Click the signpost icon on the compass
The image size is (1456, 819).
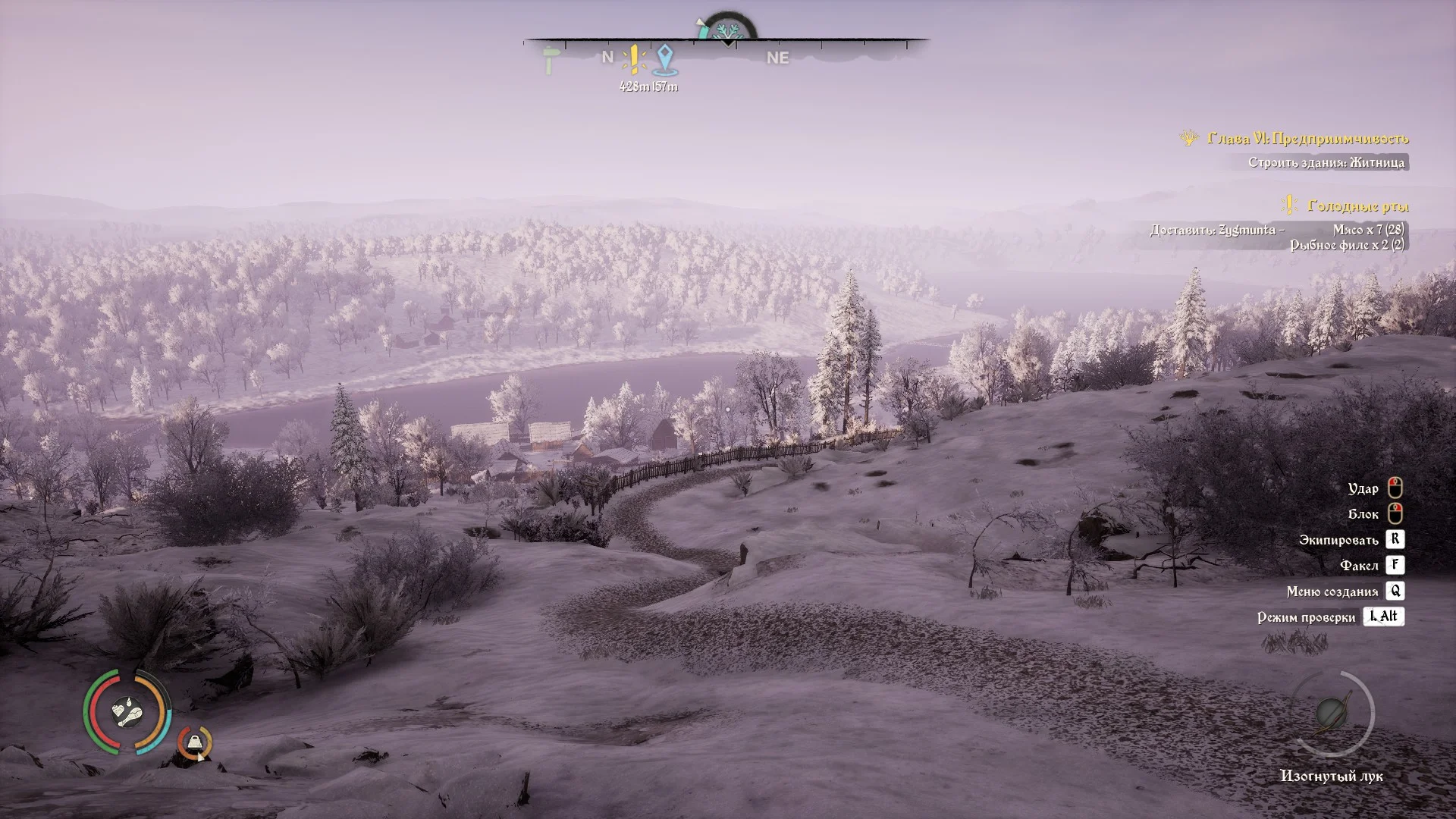pos(550,60)
